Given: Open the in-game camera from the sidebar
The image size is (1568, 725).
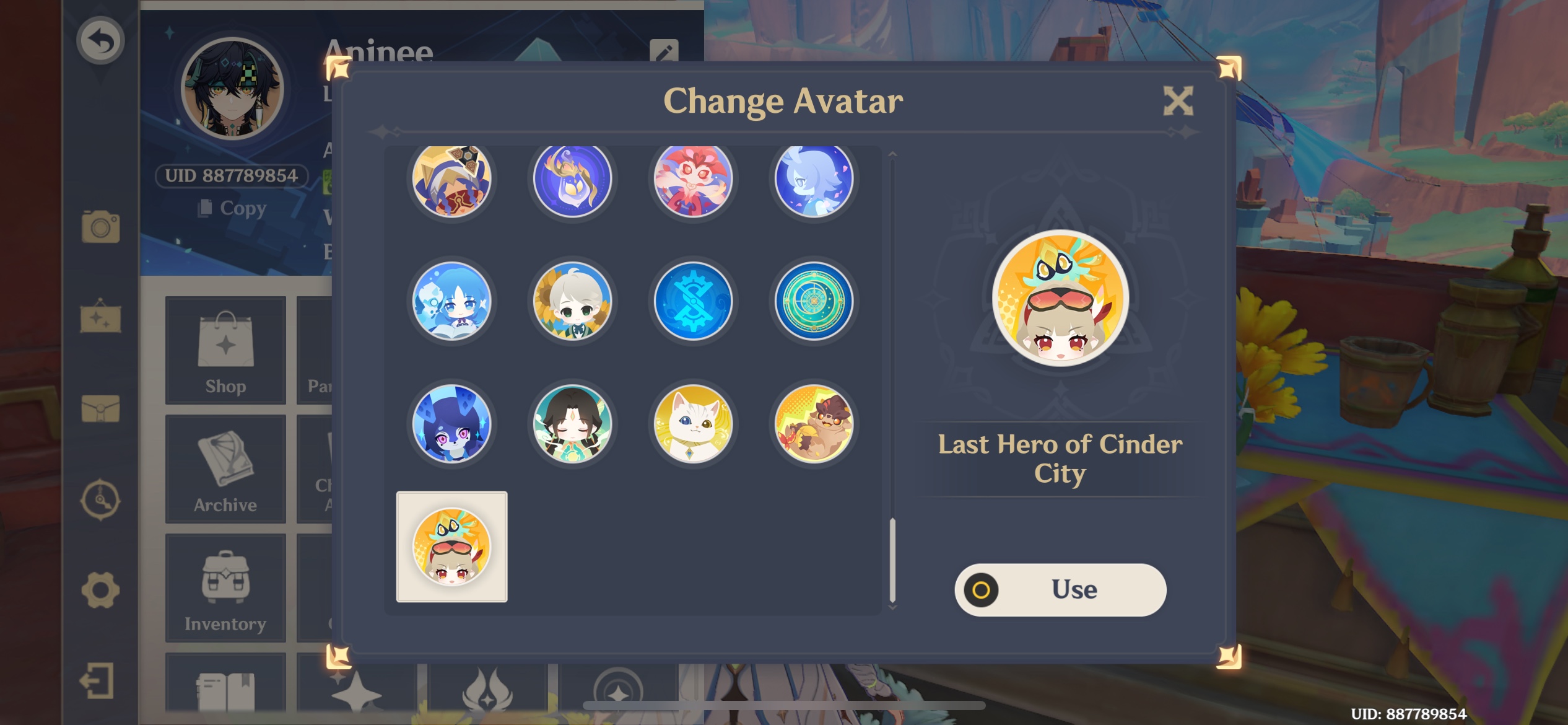Looking at the screenshot, I should pos(100,228).
